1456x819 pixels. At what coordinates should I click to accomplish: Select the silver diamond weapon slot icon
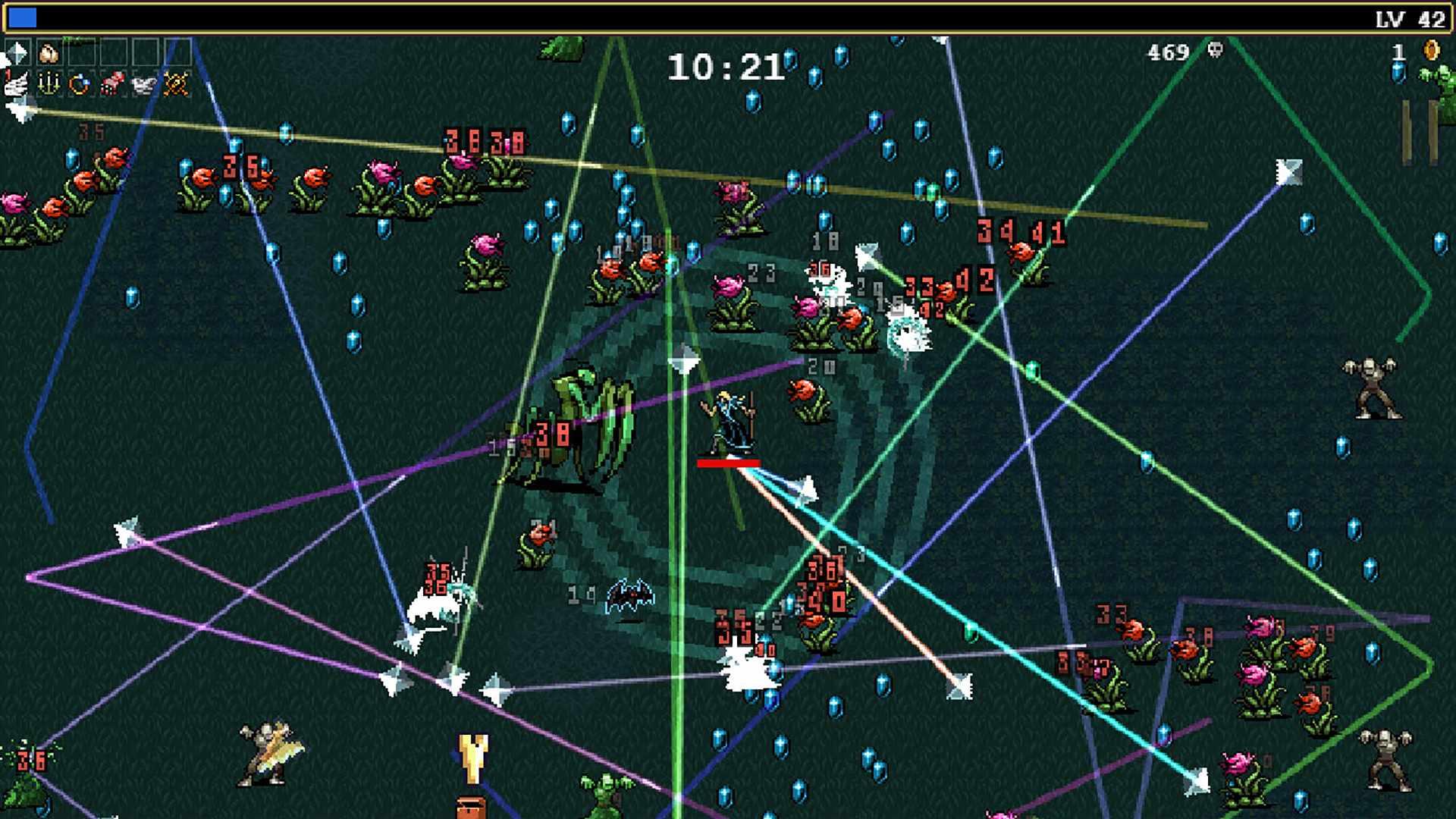tap(17, 53)
